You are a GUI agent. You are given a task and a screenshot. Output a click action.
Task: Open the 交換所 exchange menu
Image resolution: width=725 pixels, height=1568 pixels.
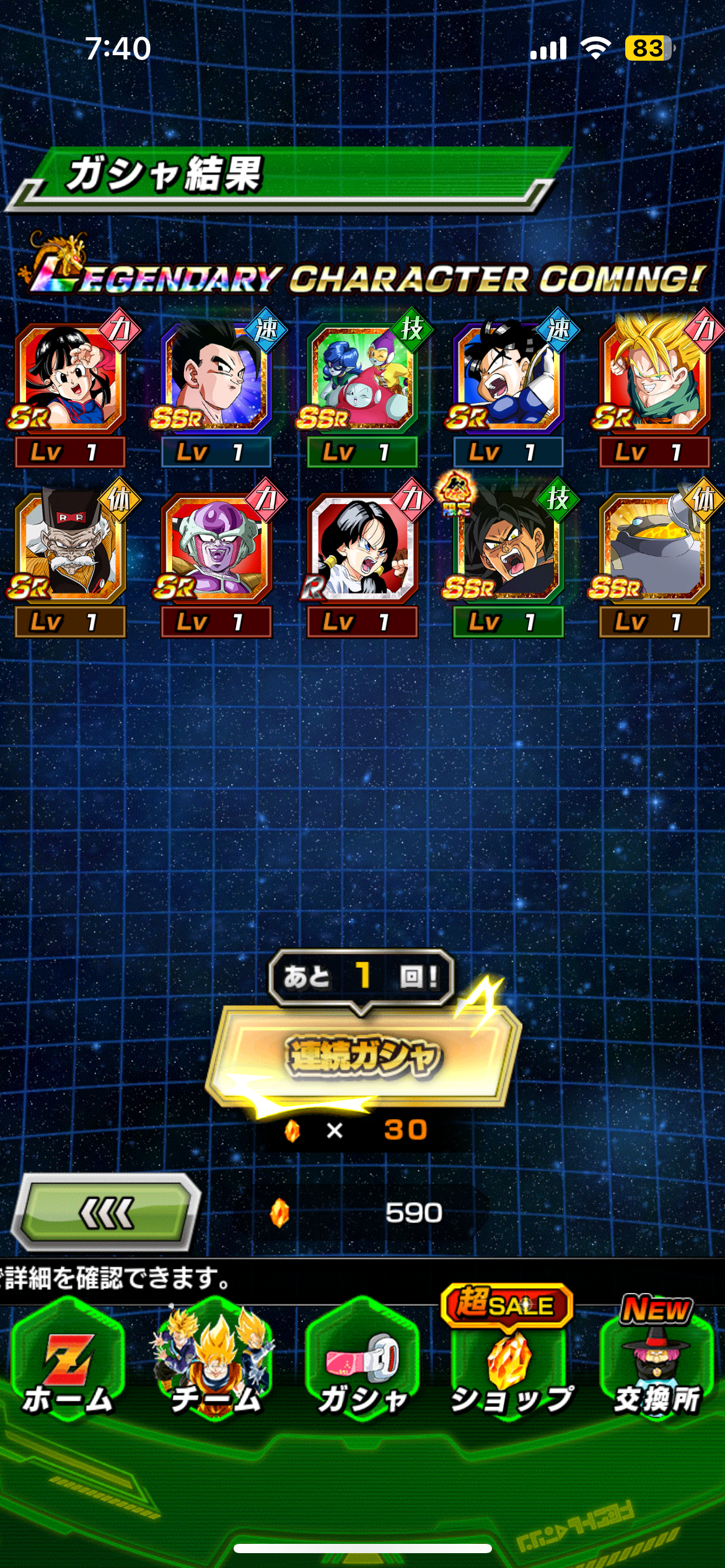(x=656, y=1362)
